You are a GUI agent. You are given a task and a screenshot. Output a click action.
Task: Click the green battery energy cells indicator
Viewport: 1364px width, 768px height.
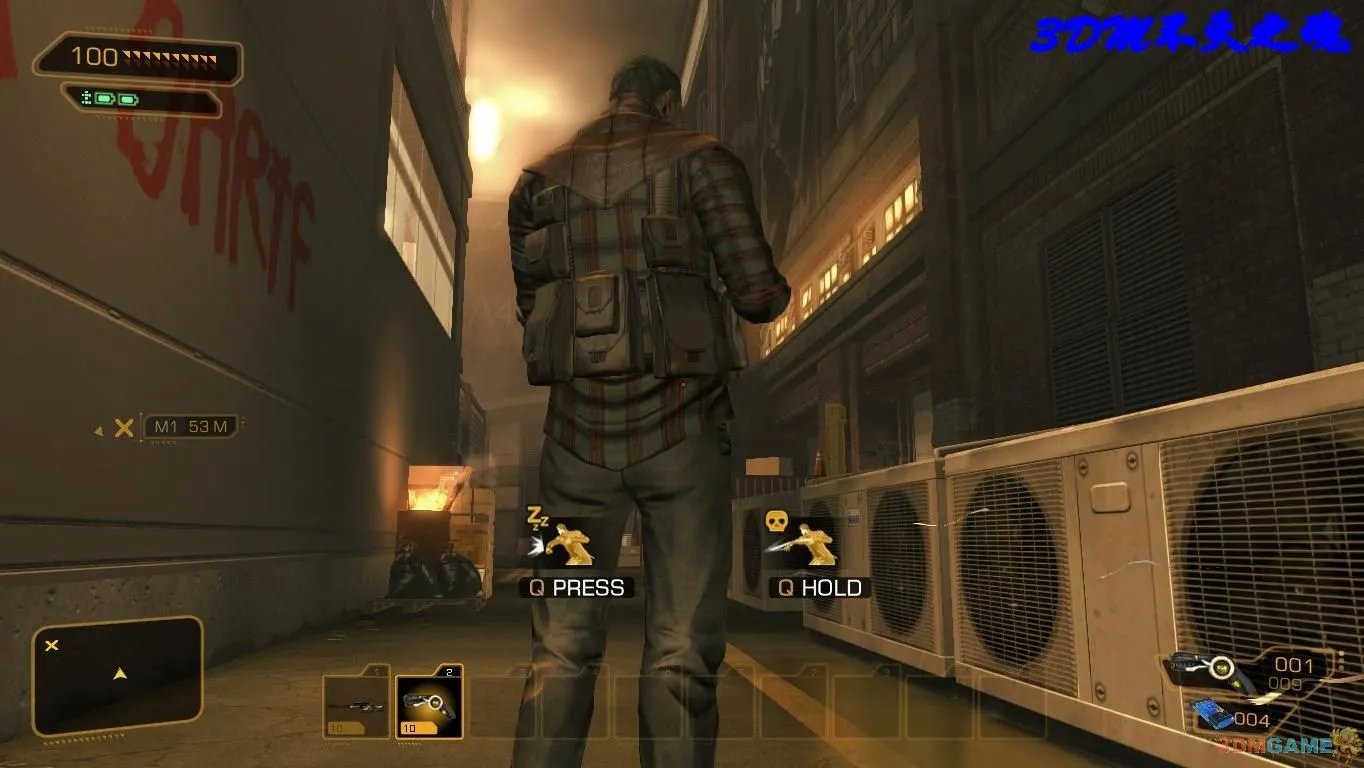coord(112,99)
